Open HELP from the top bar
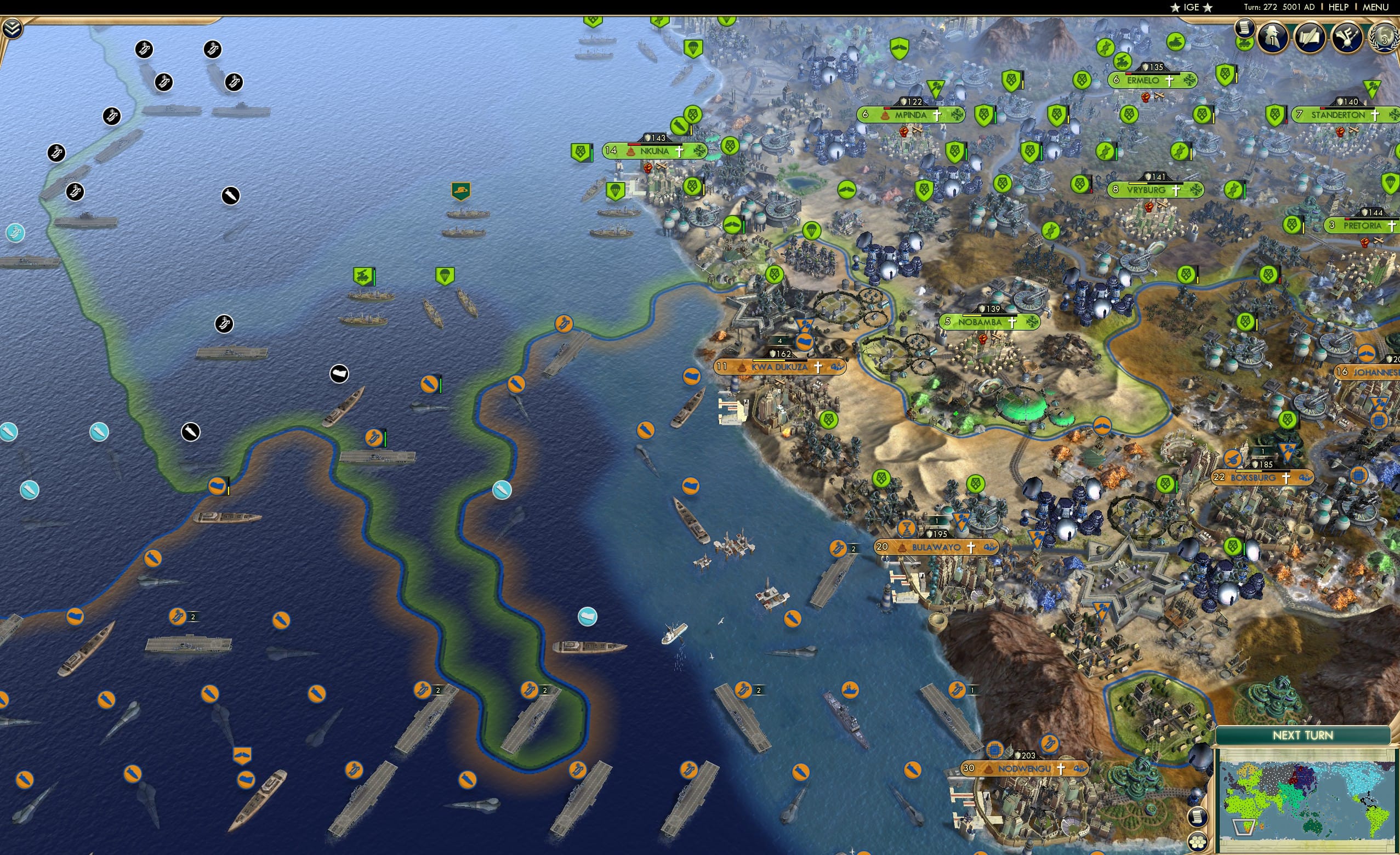The width and height of the screenshot is (1400, 855). pyautogui.click(x=1339, y=7)
